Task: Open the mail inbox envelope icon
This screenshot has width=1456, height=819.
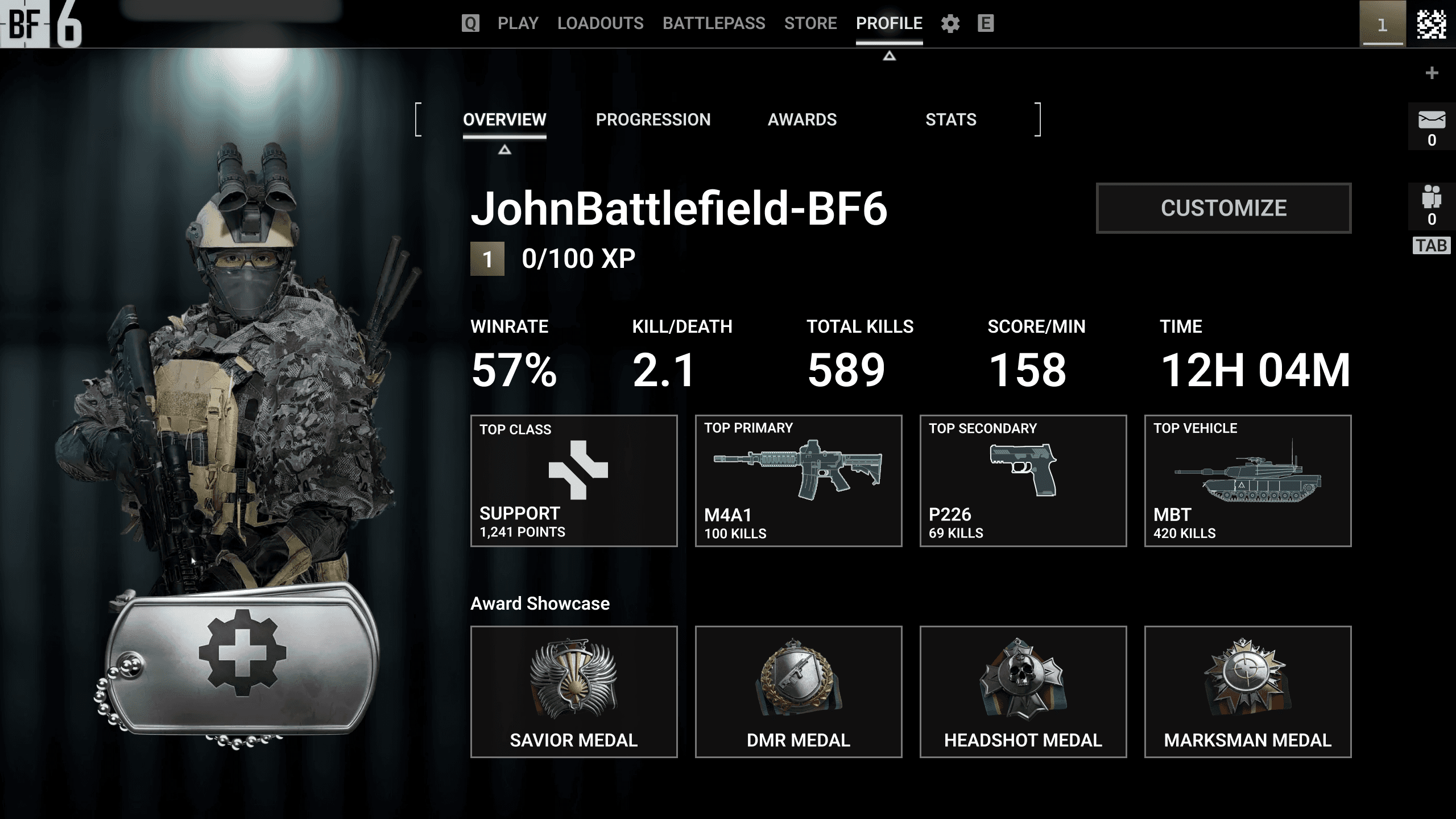Action: (x=1432, y=121)
